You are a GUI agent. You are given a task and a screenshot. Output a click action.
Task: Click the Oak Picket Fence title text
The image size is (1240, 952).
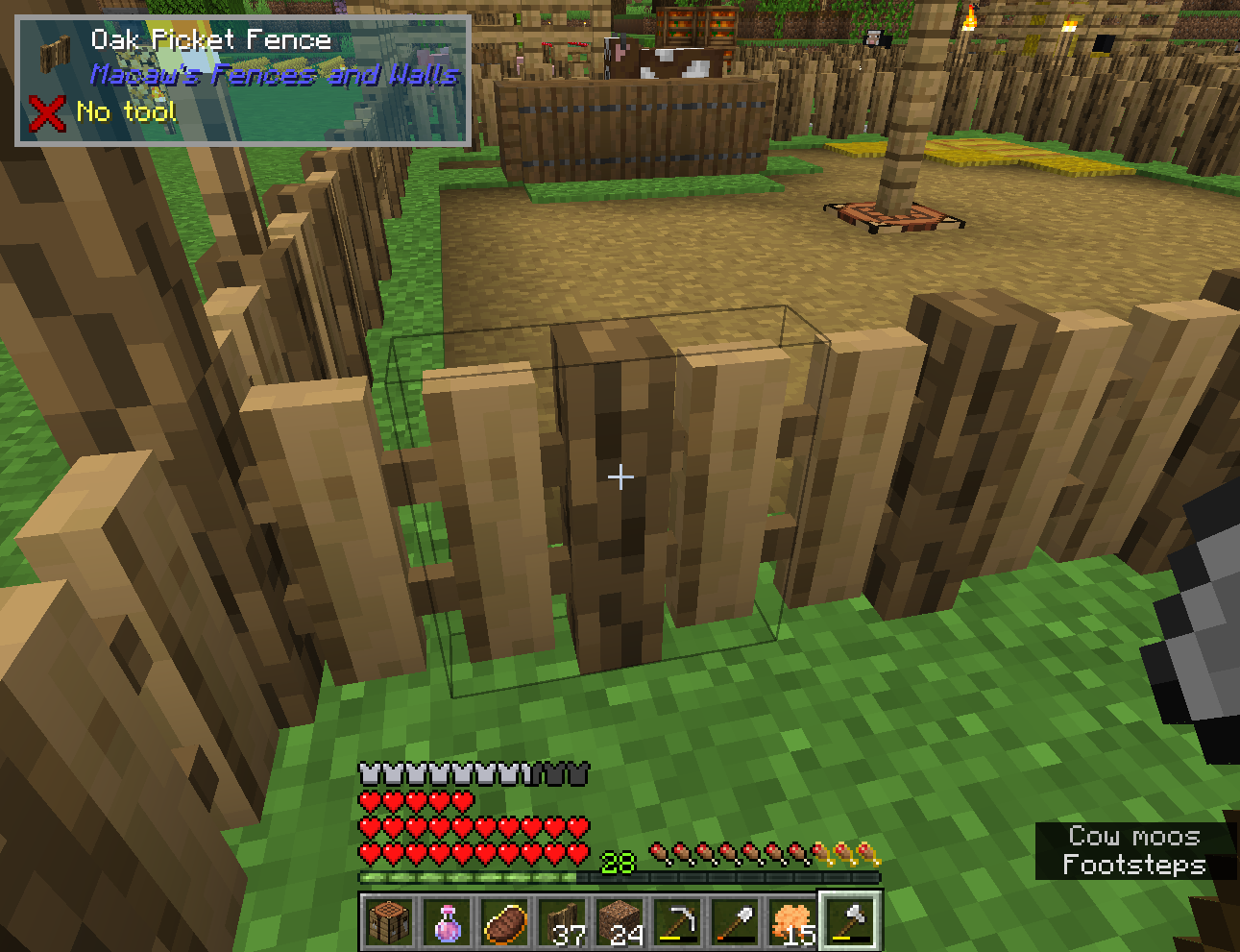coord(210,39)
